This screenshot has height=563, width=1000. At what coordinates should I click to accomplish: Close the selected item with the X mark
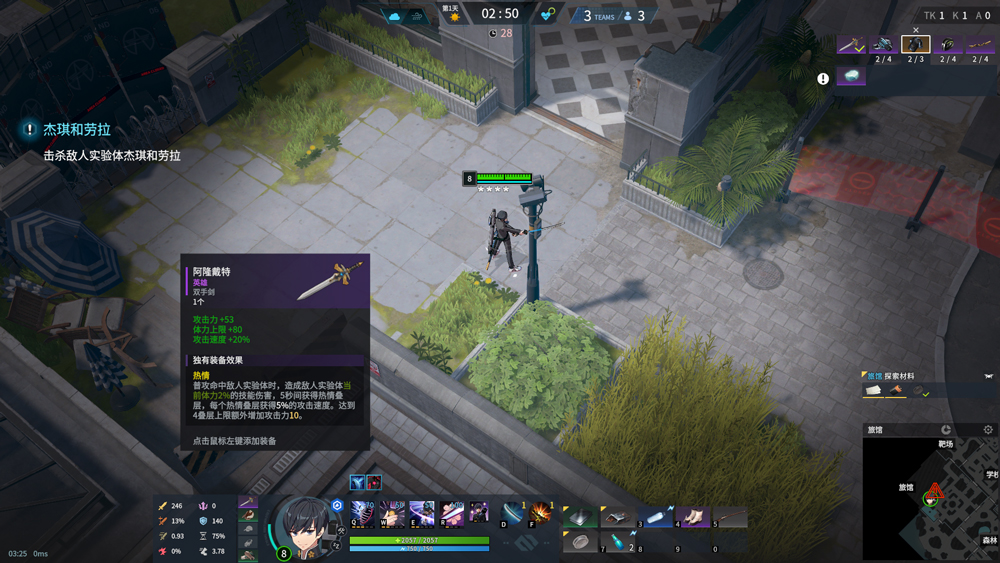(x=916, y=31)
